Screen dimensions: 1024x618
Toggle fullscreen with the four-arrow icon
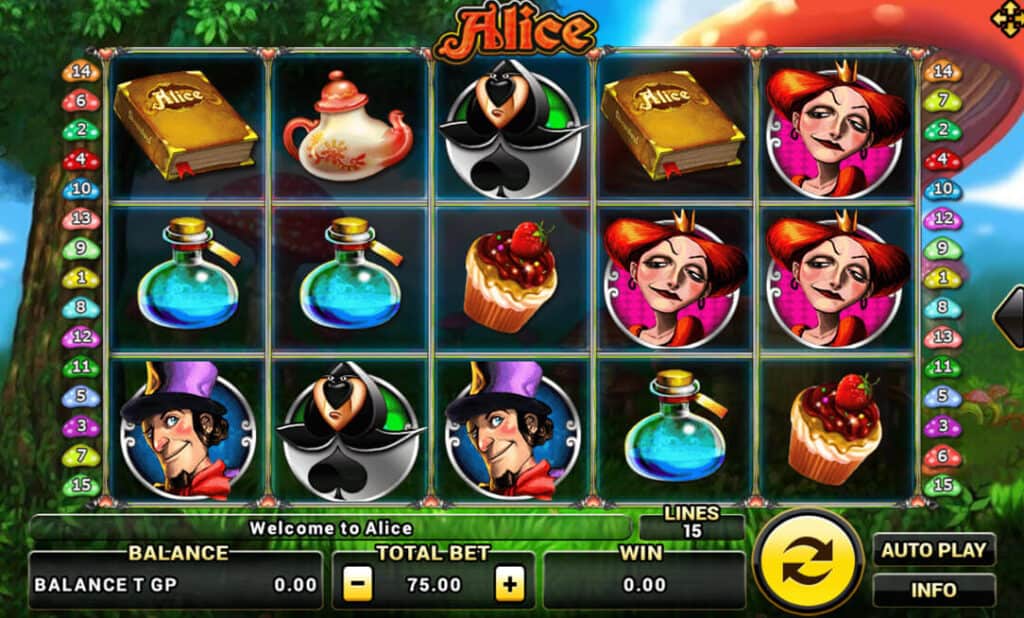[x=1004, y=17]
